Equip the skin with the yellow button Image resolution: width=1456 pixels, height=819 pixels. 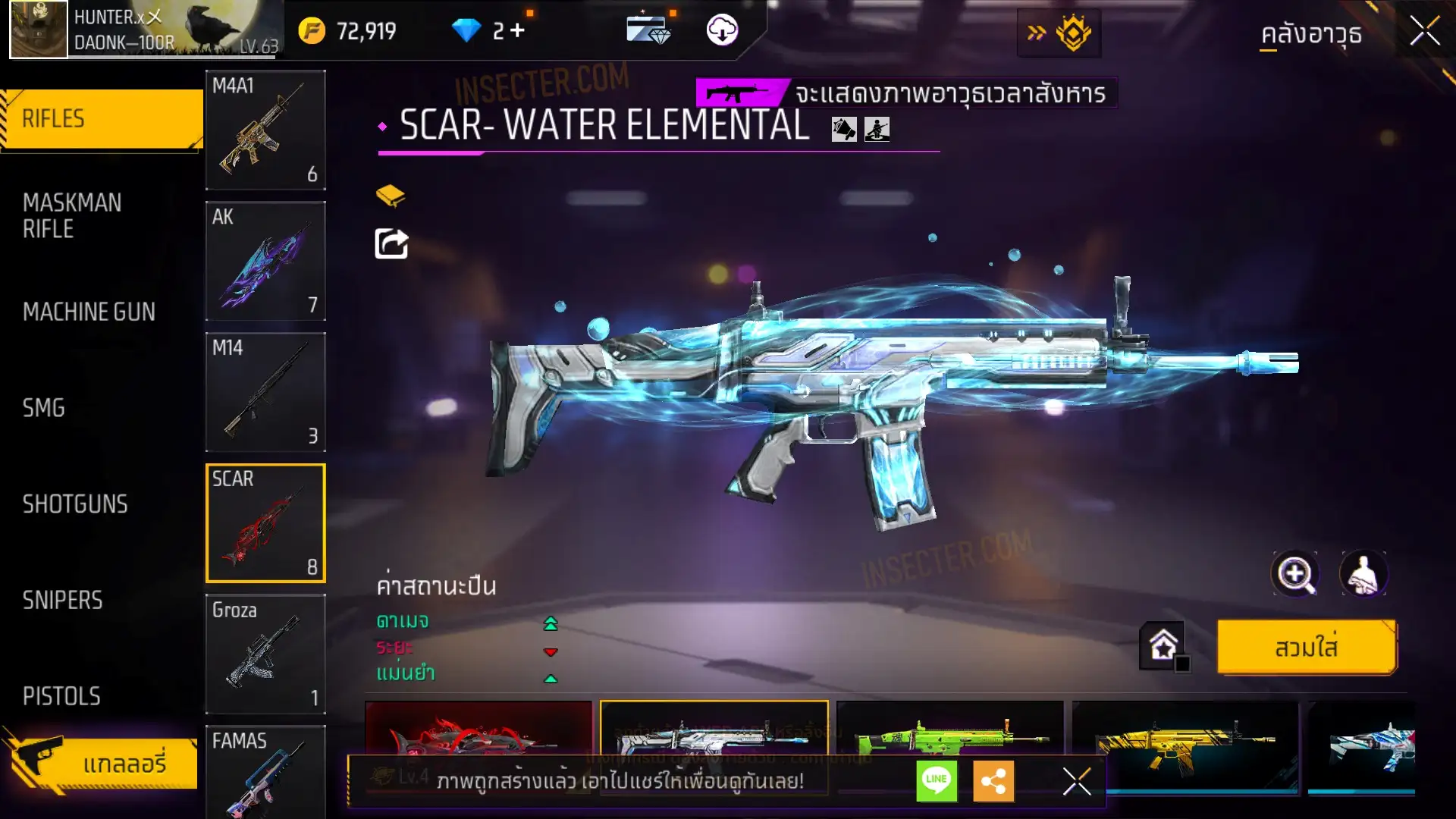(x=1306, y=648)
